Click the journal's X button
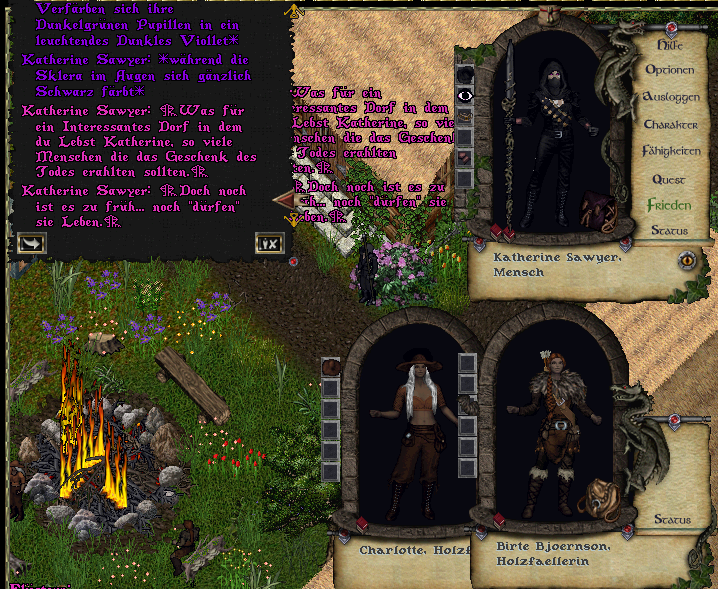Screen dimensions: 718x589 (x=269, y=242)
